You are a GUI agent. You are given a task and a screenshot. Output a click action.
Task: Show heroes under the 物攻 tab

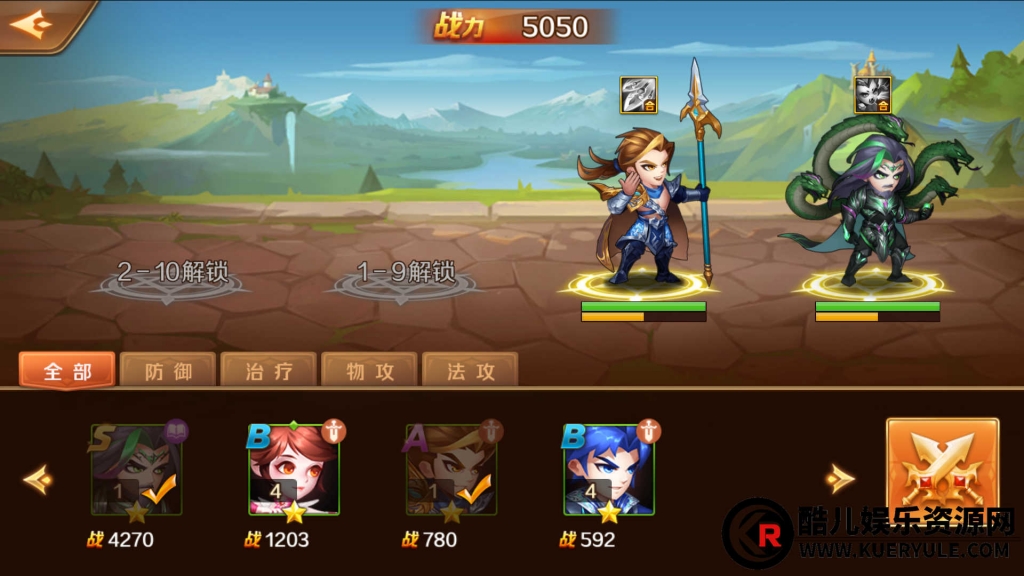click(370, 371)
